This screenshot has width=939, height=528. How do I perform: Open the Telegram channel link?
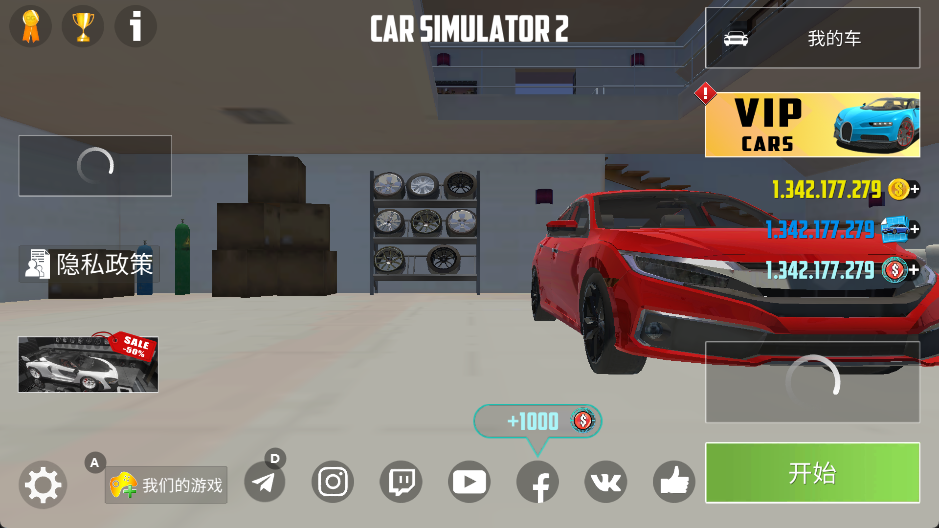click(x=265, y=483)
